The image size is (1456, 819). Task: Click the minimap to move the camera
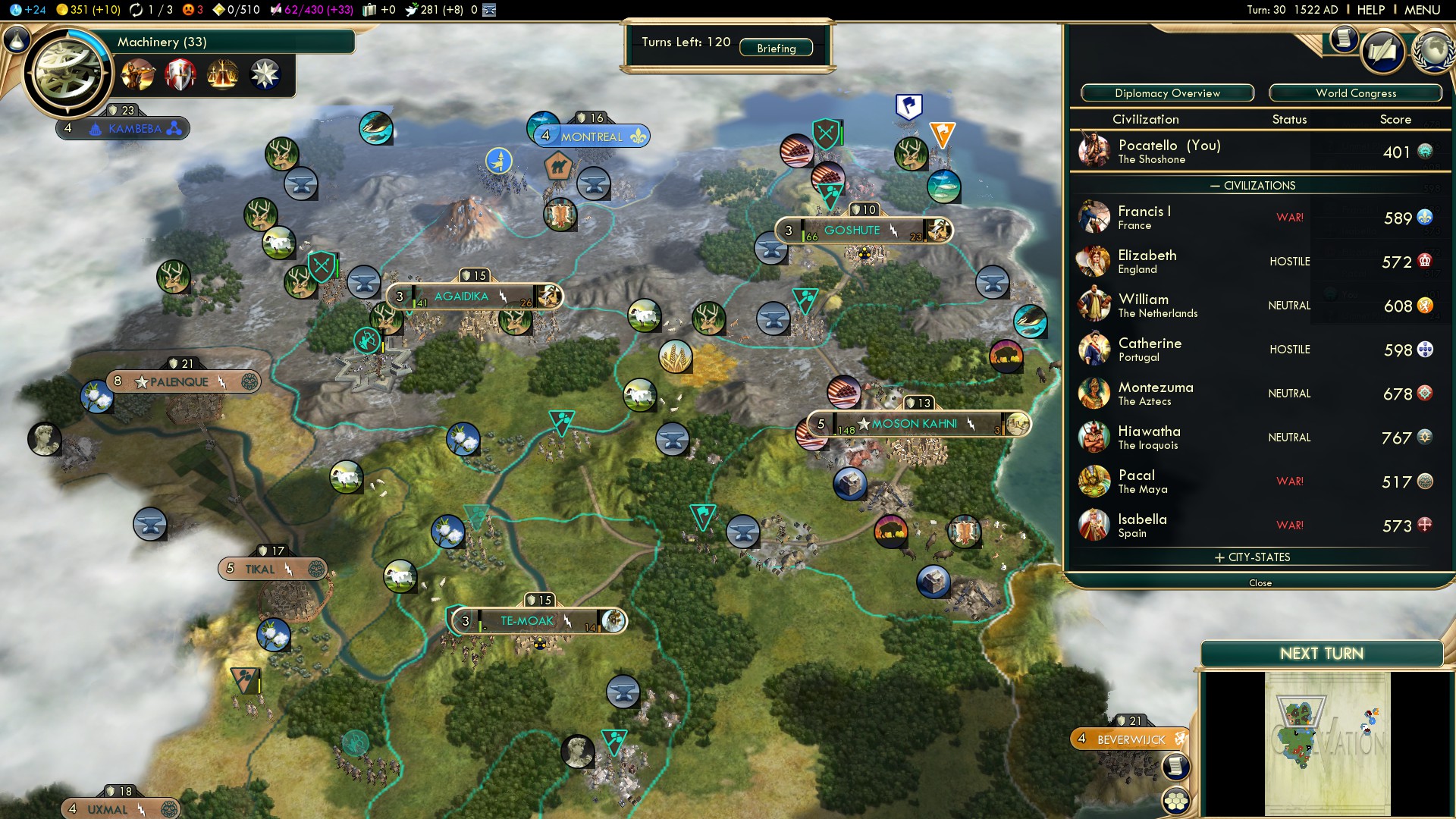(1327, 743)
